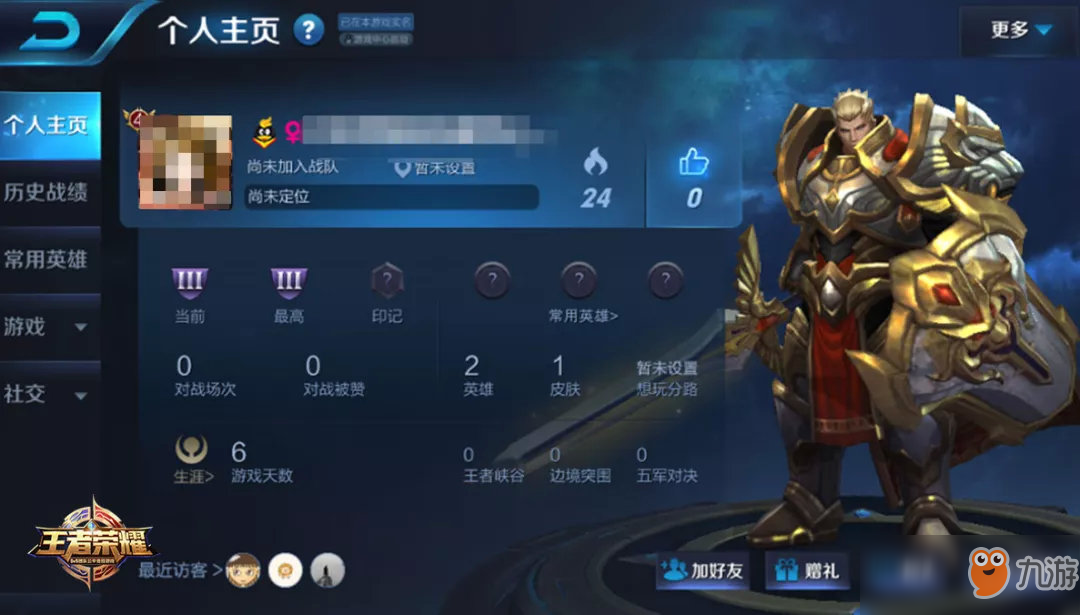
Task: Switch to the 历史战绩 tab
Action: tap(48, 192)
